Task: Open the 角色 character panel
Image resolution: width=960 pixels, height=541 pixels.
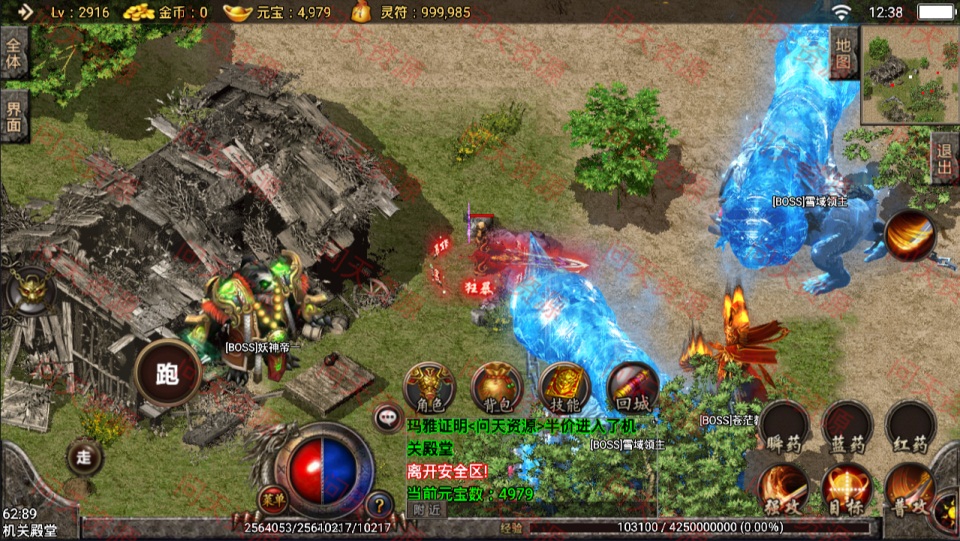Action: click(x=430, y=387)
